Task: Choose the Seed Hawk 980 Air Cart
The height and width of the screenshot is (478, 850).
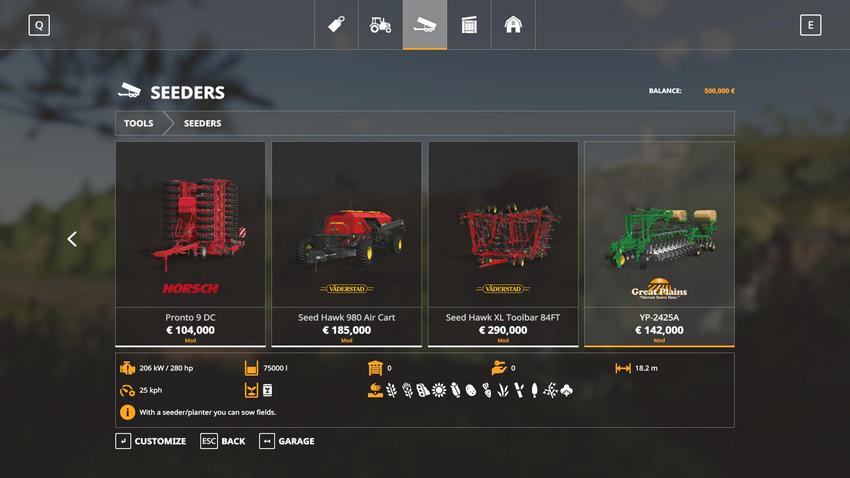Action: point(346,243)
